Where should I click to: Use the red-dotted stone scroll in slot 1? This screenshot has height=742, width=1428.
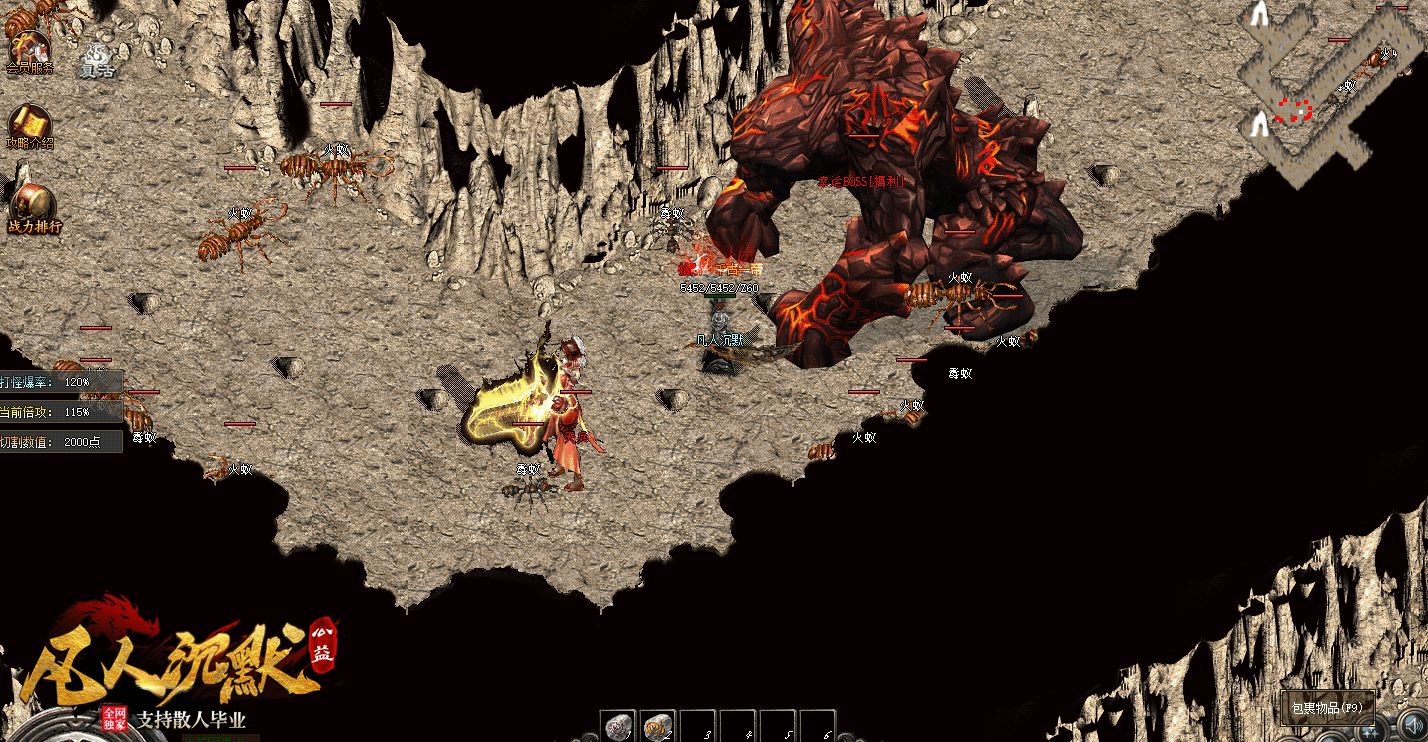pyautogui.click(x=618, y=726)
